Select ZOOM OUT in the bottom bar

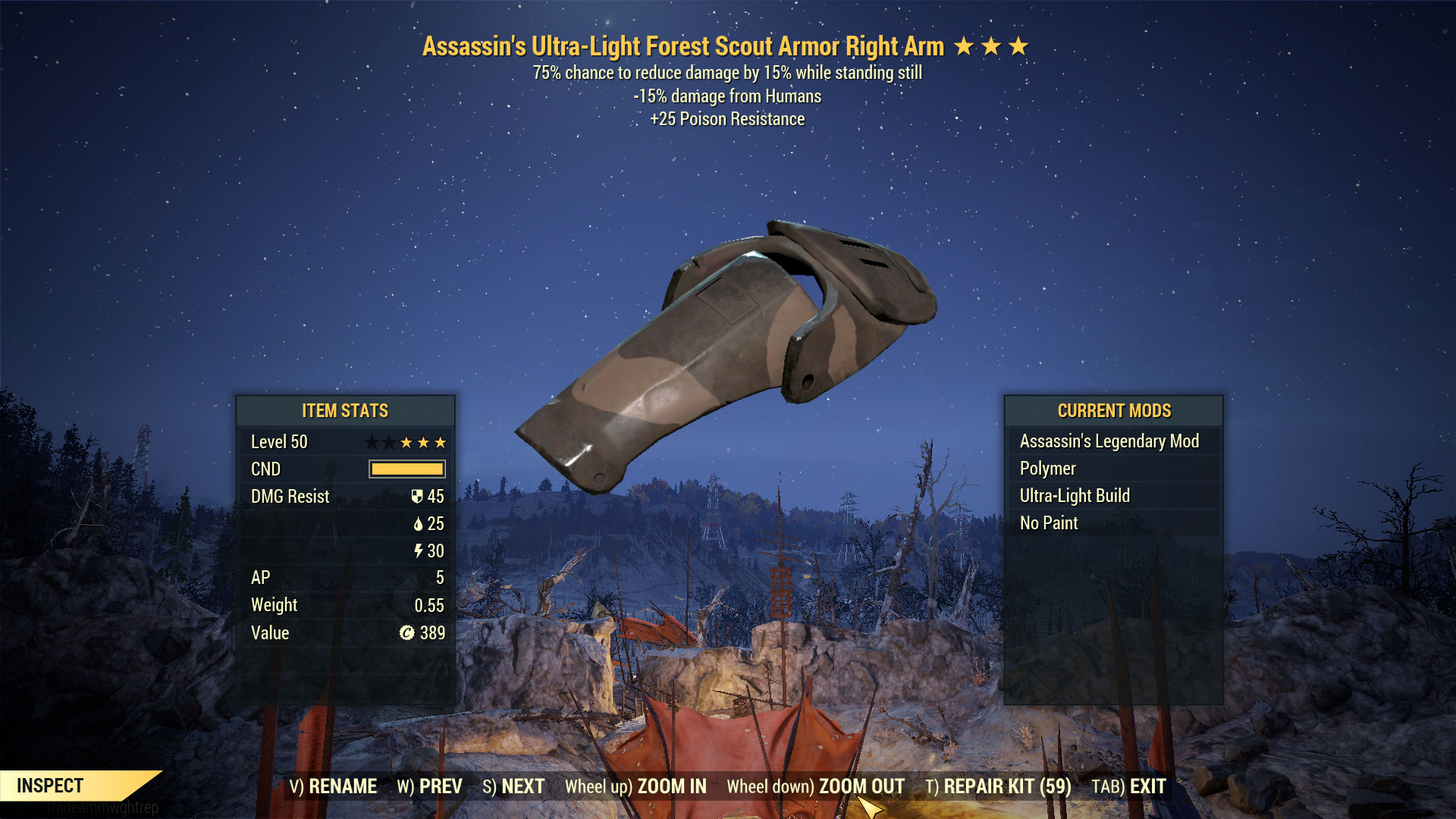coord(815,786)
